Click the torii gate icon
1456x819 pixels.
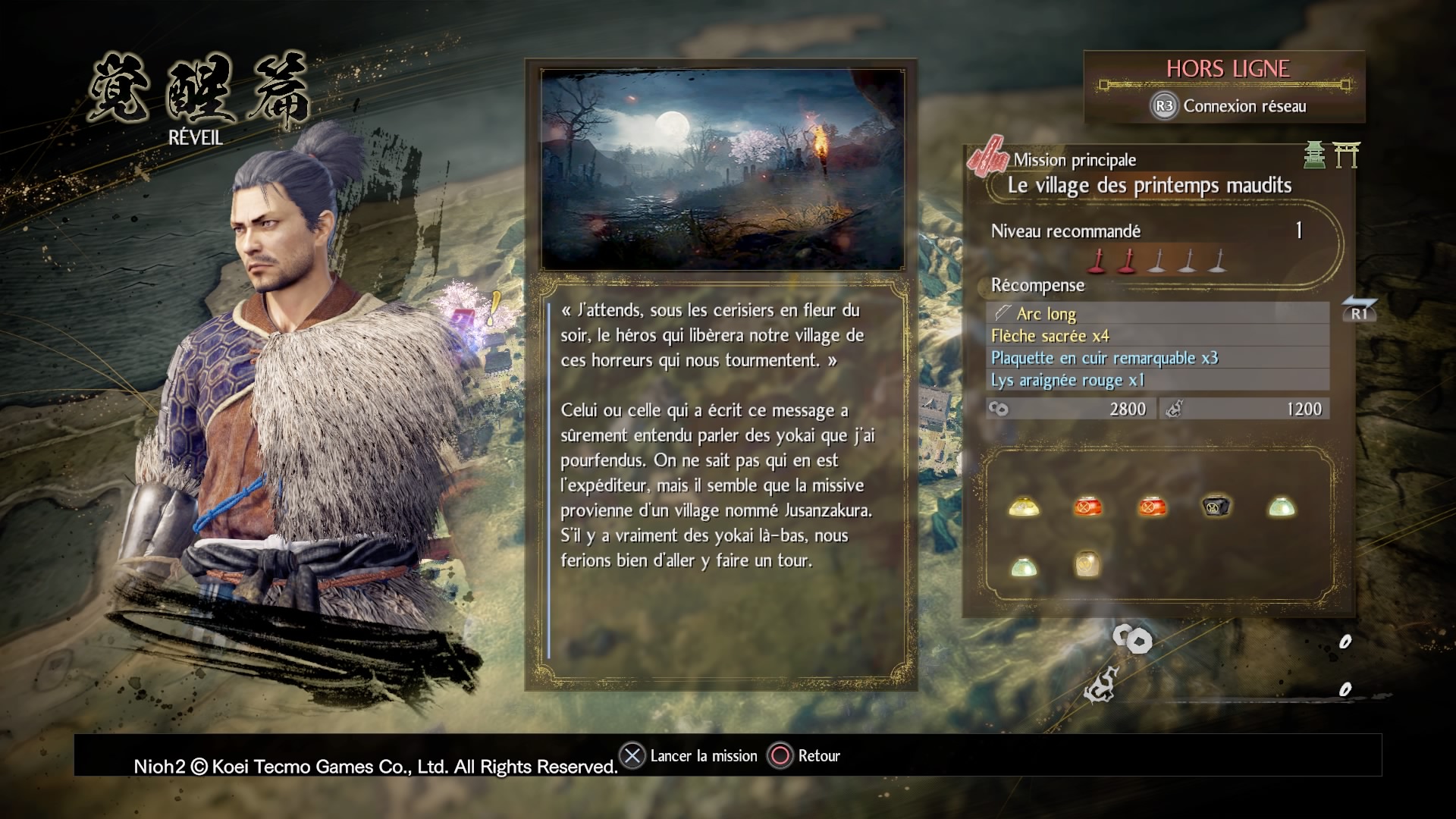tap(1346, 155)
